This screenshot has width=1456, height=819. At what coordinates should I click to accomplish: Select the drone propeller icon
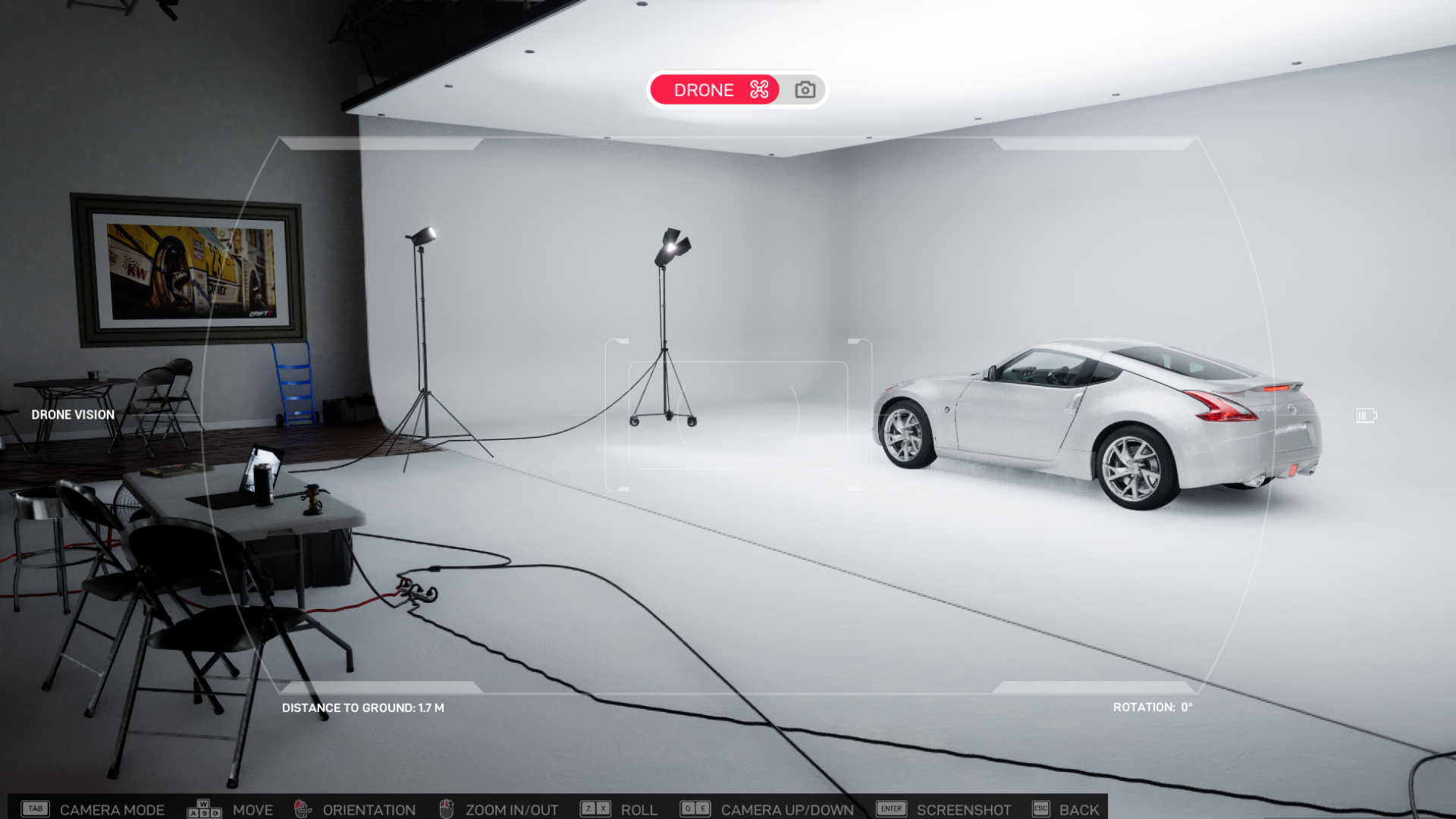758,89
